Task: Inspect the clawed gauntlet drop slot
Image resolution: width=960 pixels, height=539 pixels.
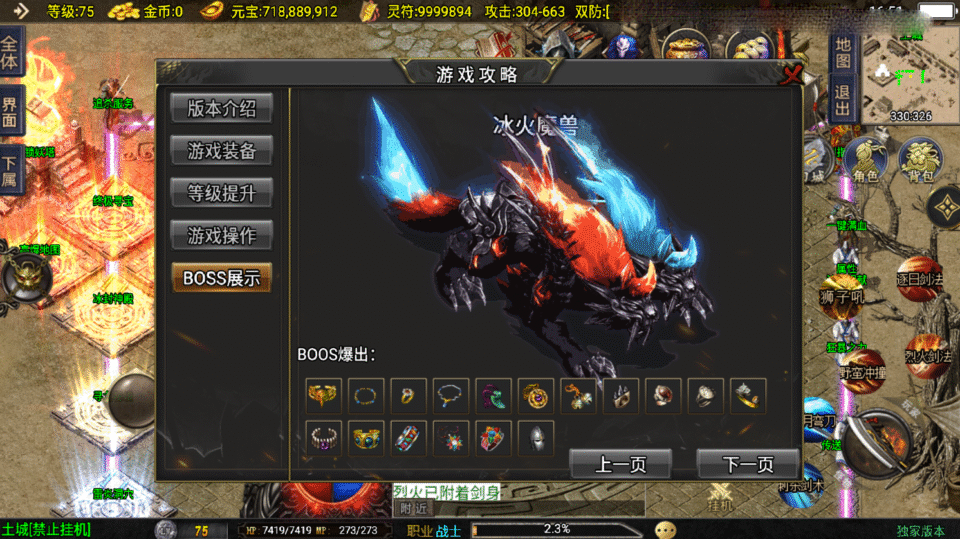Action: [621, 395]
